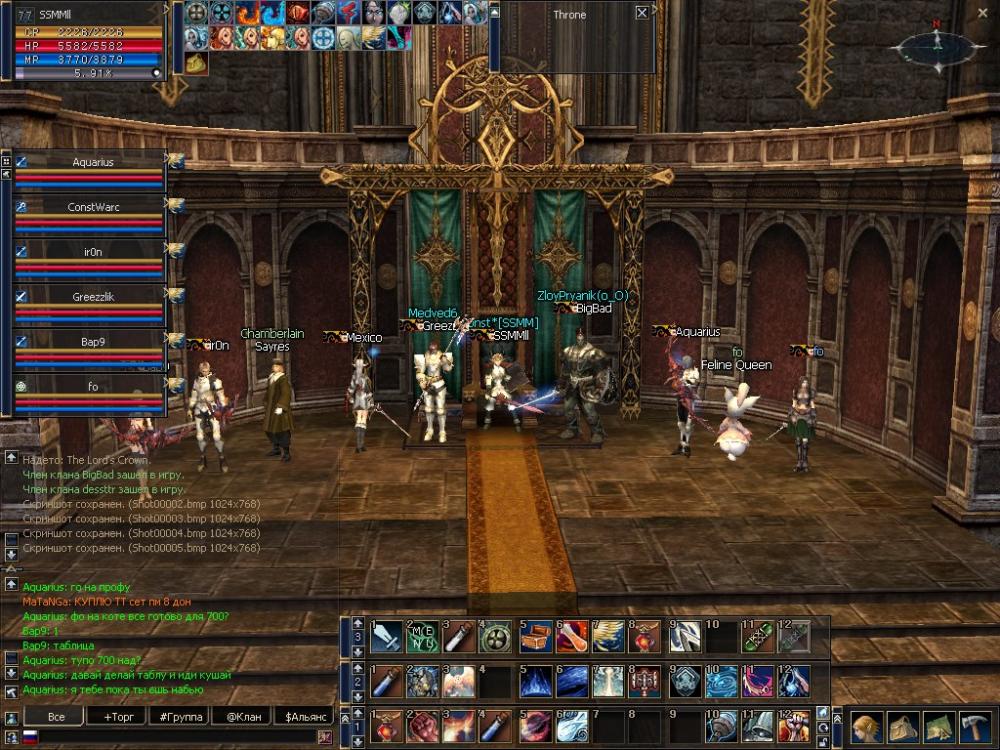Open the inventory bag icon

(901, 726)
